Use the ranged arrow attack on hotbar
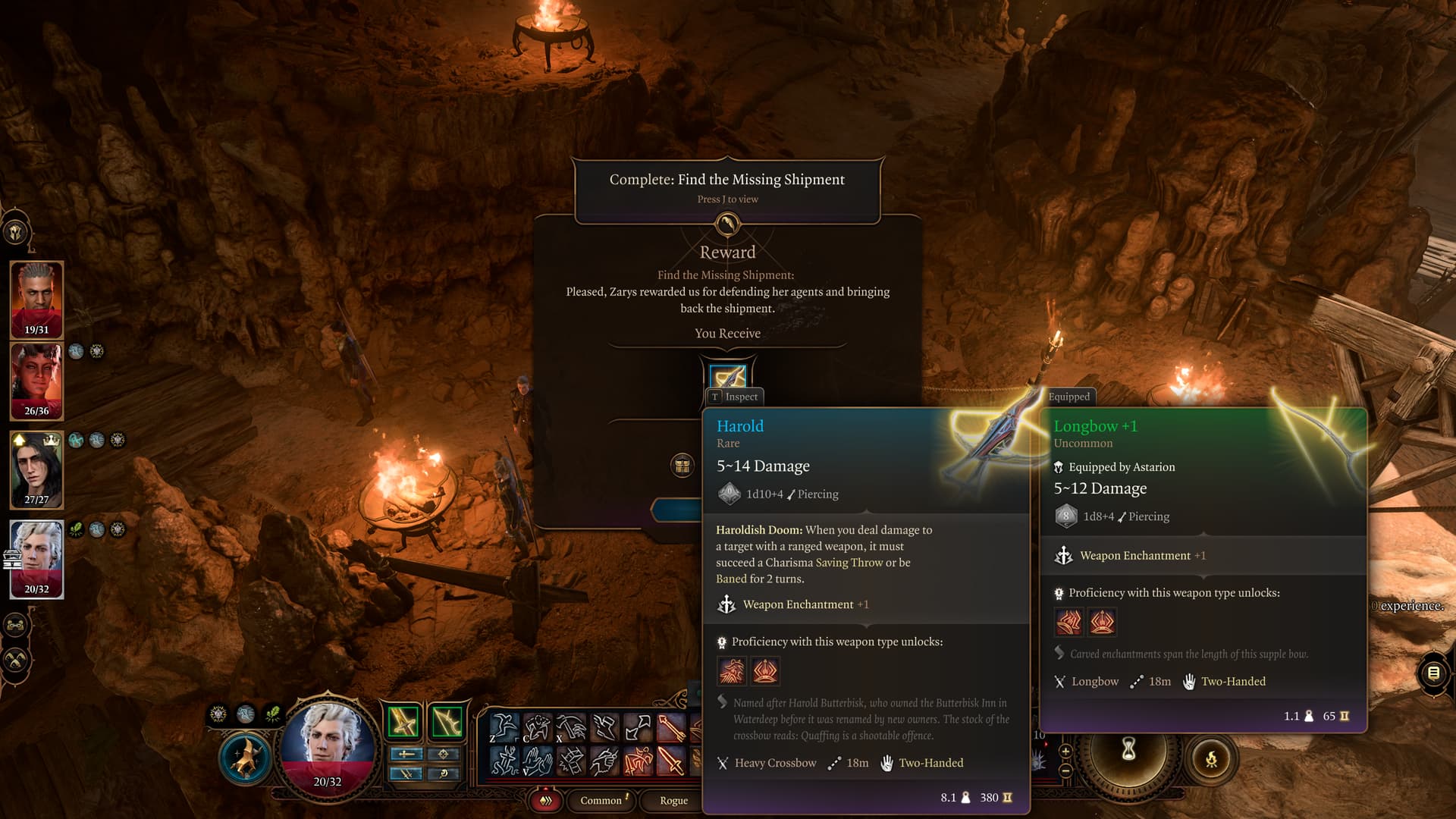Screen dimensions: 1456x819 coord(672,728)
